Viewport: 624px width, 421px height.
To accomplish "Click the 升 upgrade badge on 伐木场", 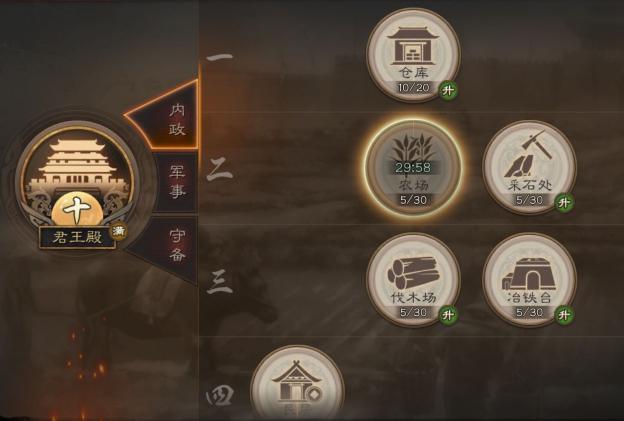I will pos(449,315).
